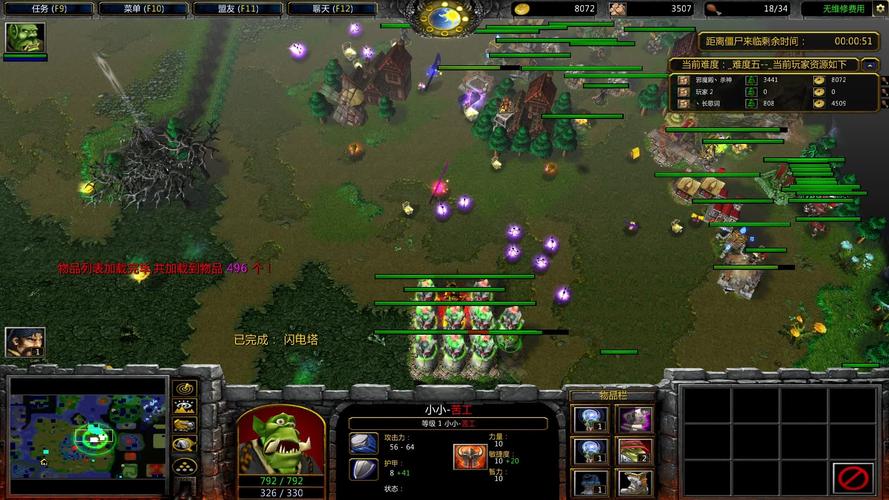Toggle the minimap terrain display button
The width and height of the screenshot is (889, 500).
click(184, 407)
